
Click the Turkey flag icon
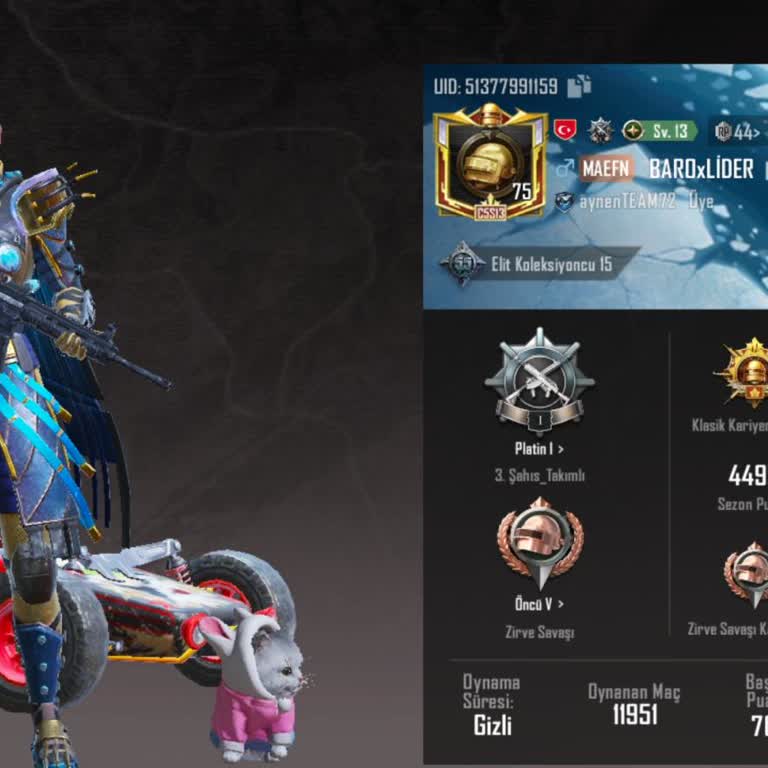[x=565, y=130]
